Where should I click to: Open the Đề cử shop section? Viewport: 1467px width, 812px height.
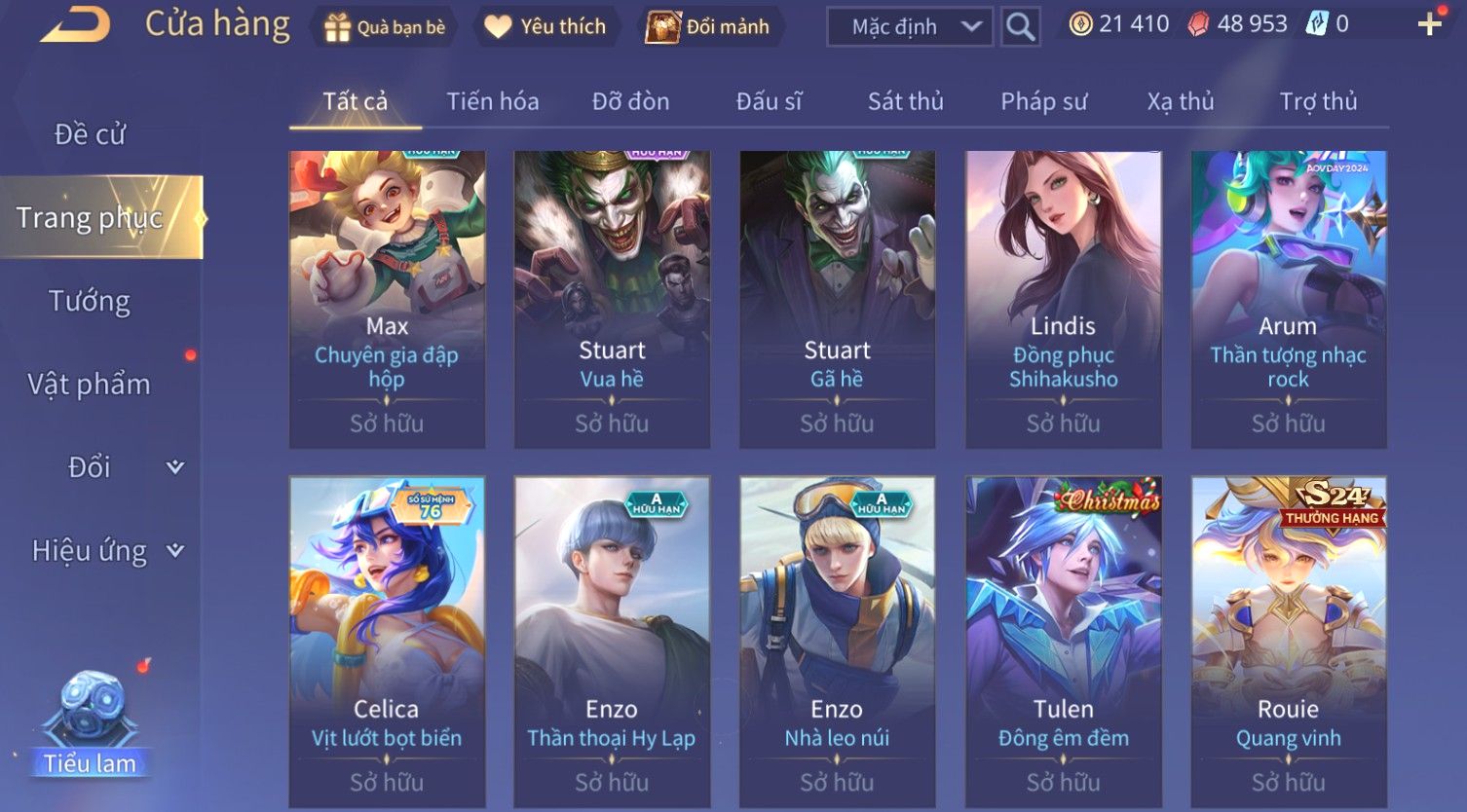tap(90, 134)
